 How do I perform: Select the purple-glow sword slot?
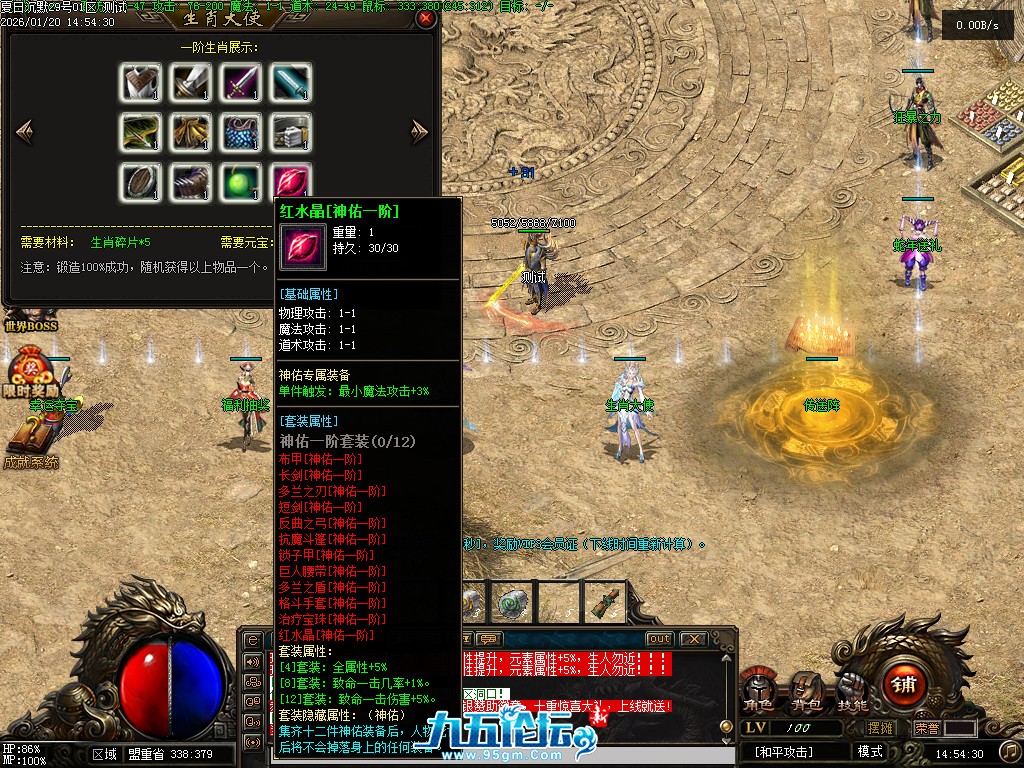(241, 82)
